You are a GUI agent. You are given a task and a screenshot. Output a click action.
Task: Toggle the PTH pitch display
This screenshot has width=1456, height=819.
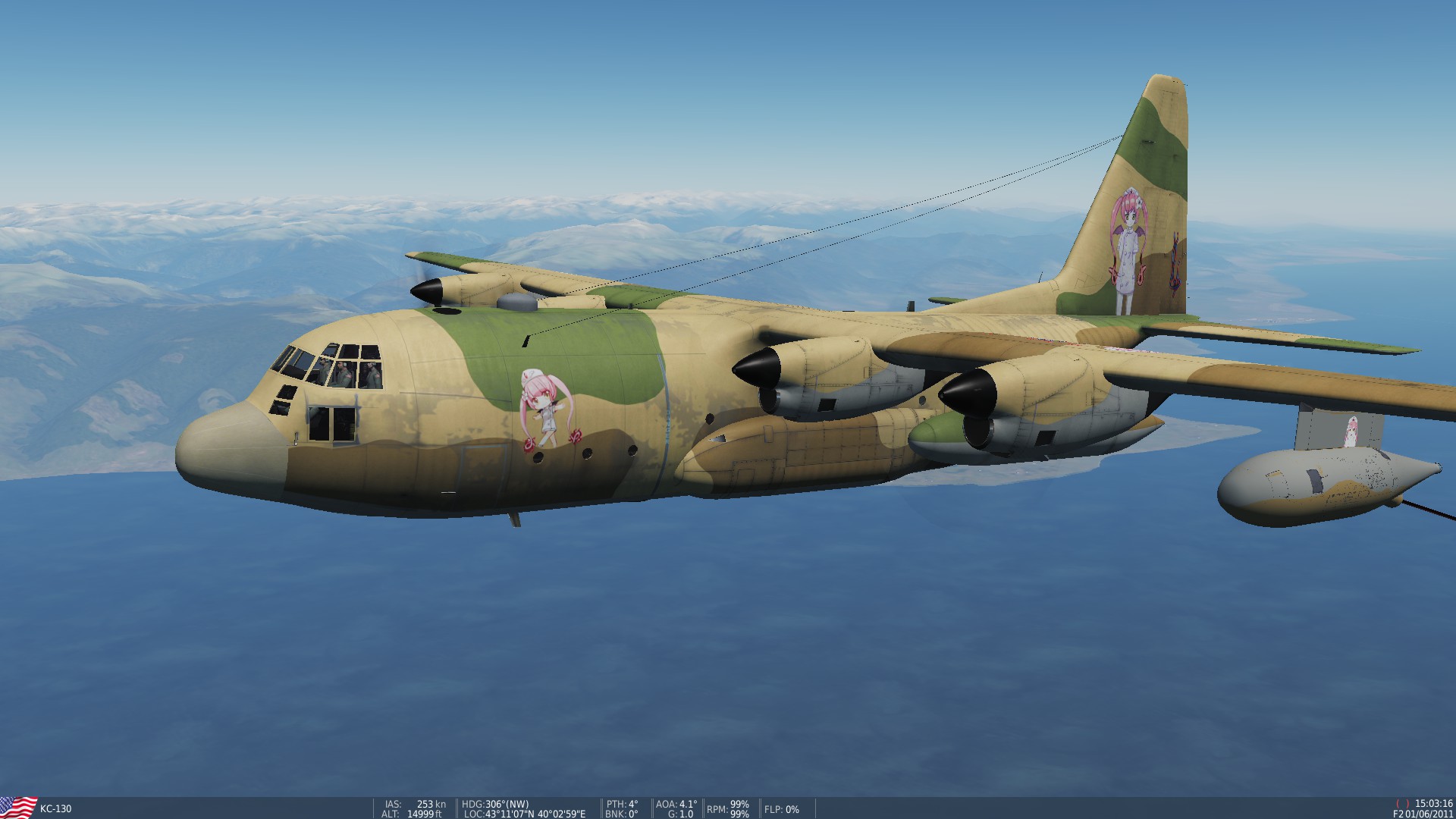pyautogui.click(x=622, y=802)
